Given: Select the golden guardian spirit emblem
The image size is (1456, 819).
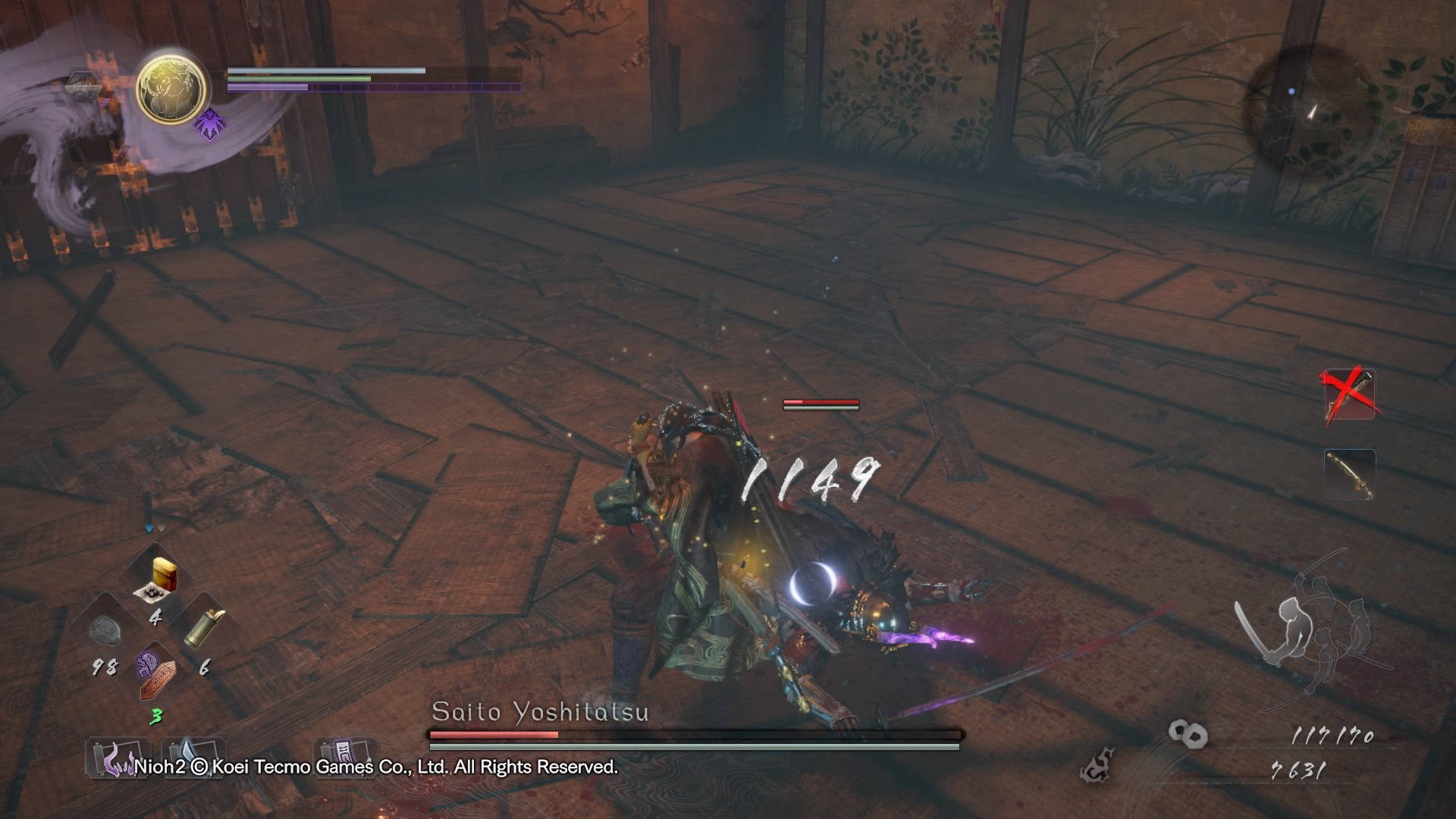Looking at the screenshot, I should 171,89.
